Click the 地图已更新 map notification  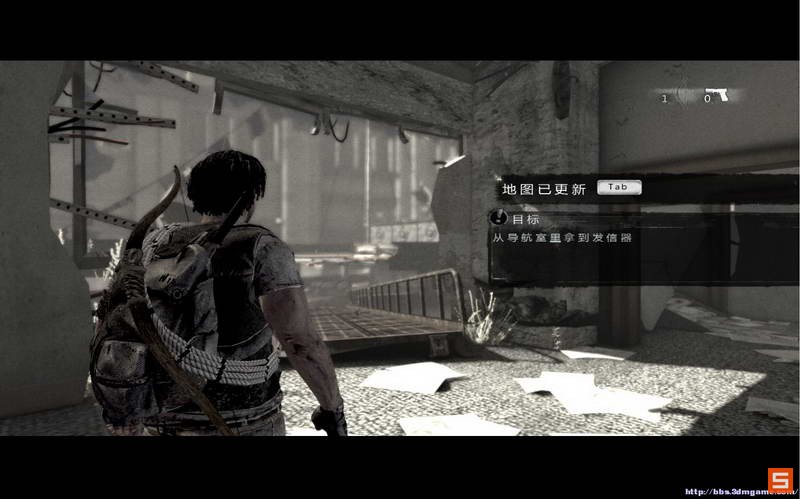pos(543,188)
